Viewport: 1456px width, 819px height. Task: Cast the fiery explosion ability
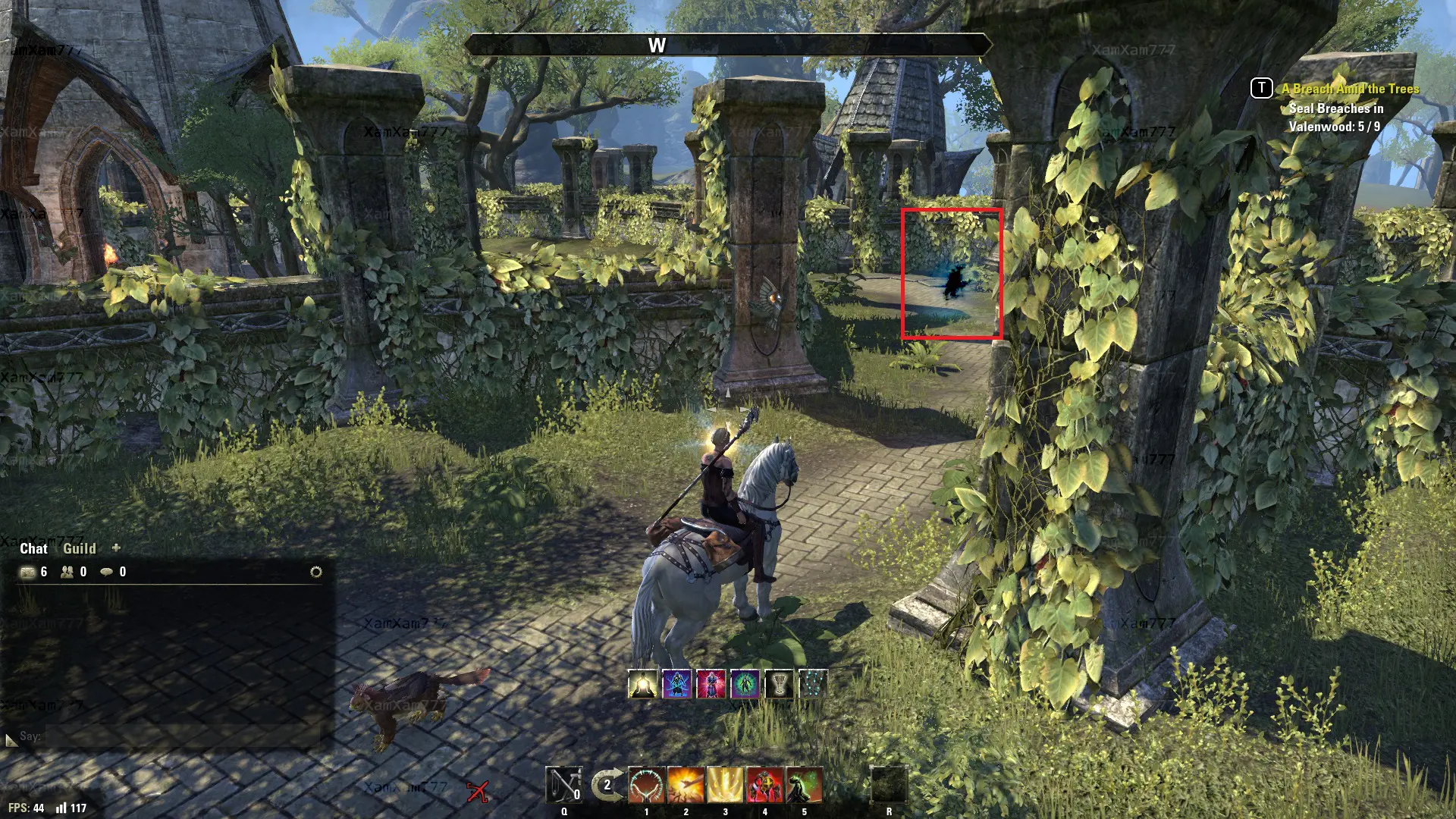click(x=686, y=785)
